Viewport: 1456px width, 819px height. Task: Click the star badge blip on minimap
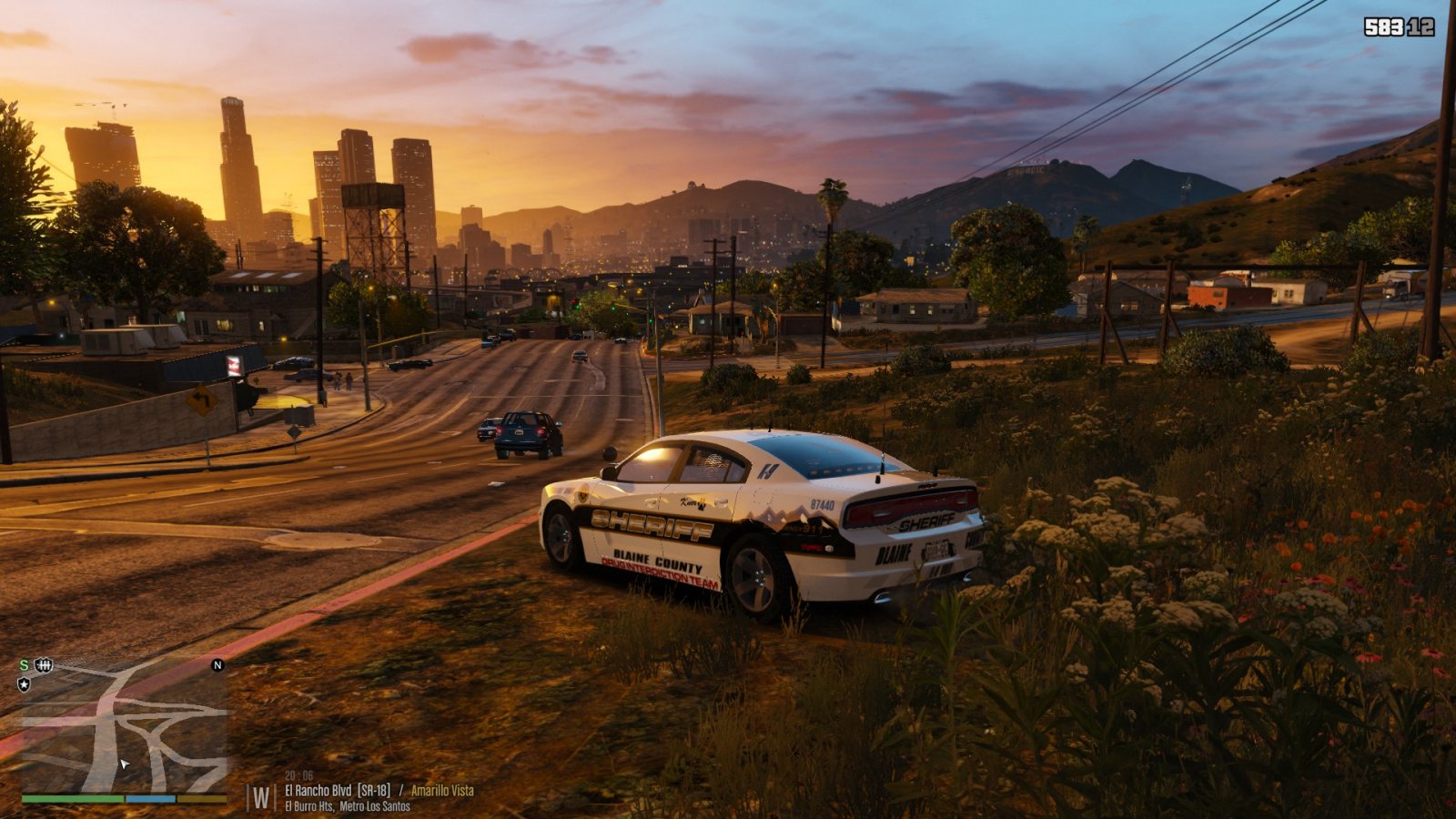24,683
